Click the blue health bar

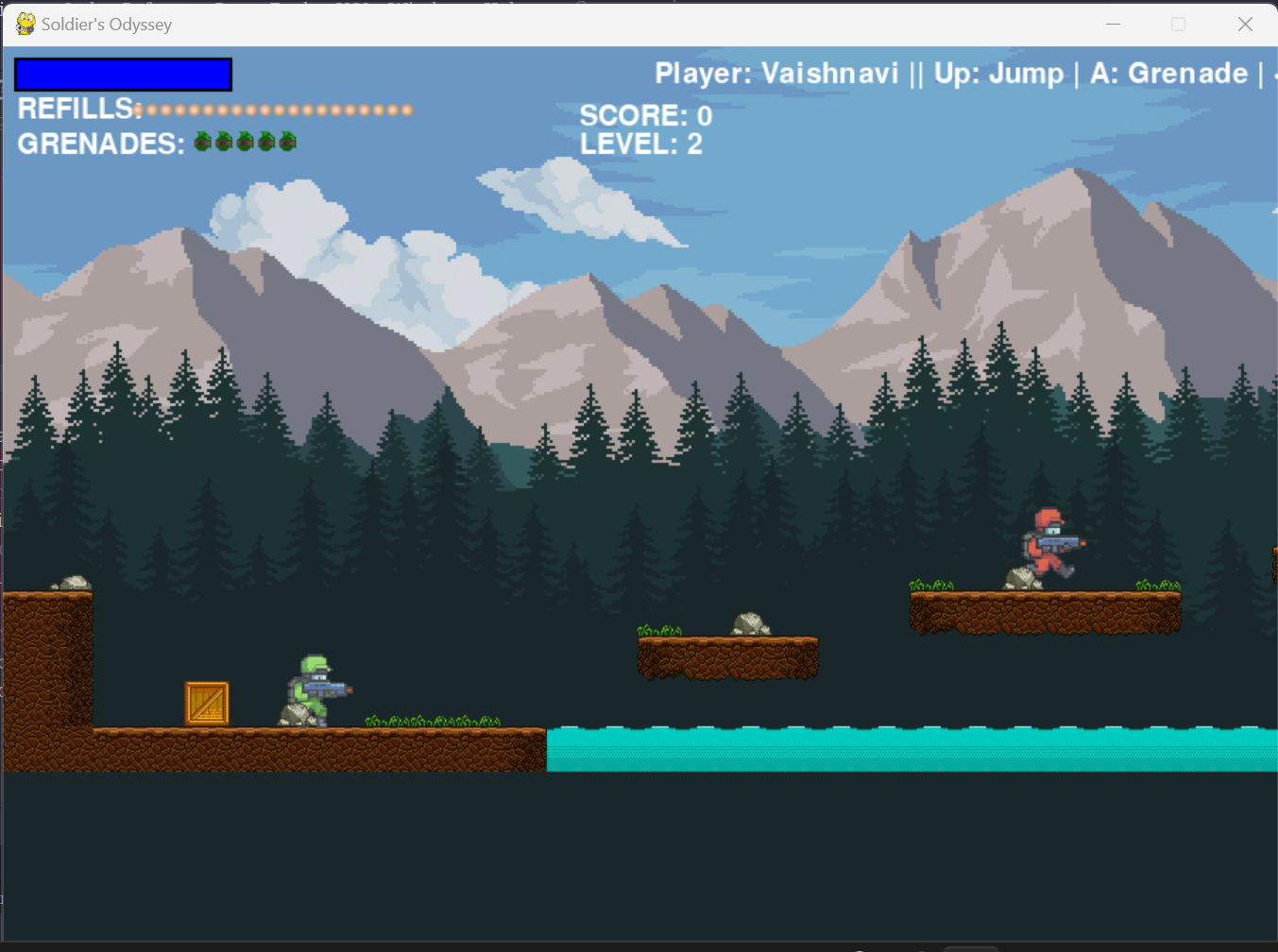[123, 74]
